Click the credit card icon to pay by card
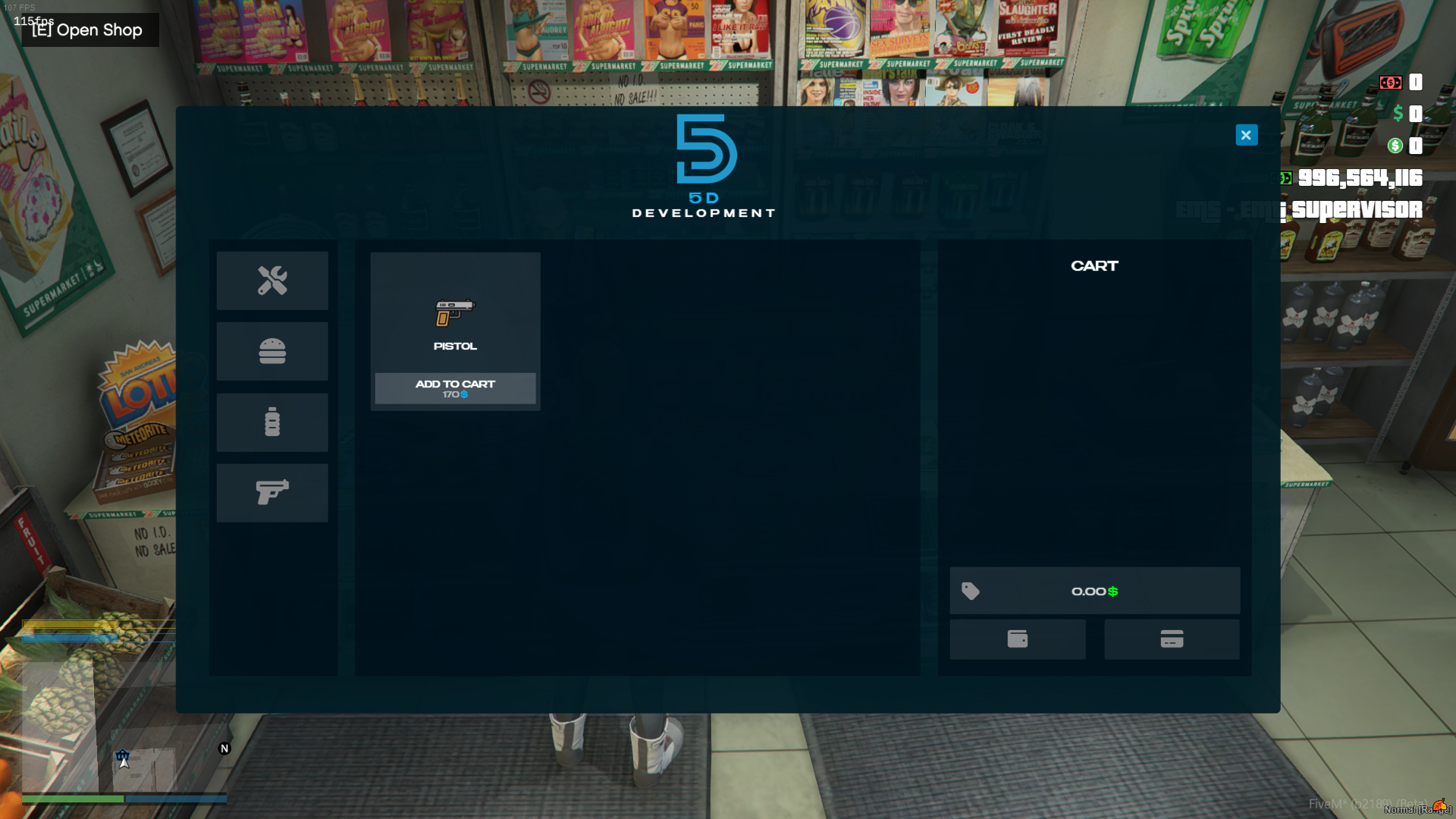Viewport: 1456px width, 819px height. click(x=1171, y=639)
